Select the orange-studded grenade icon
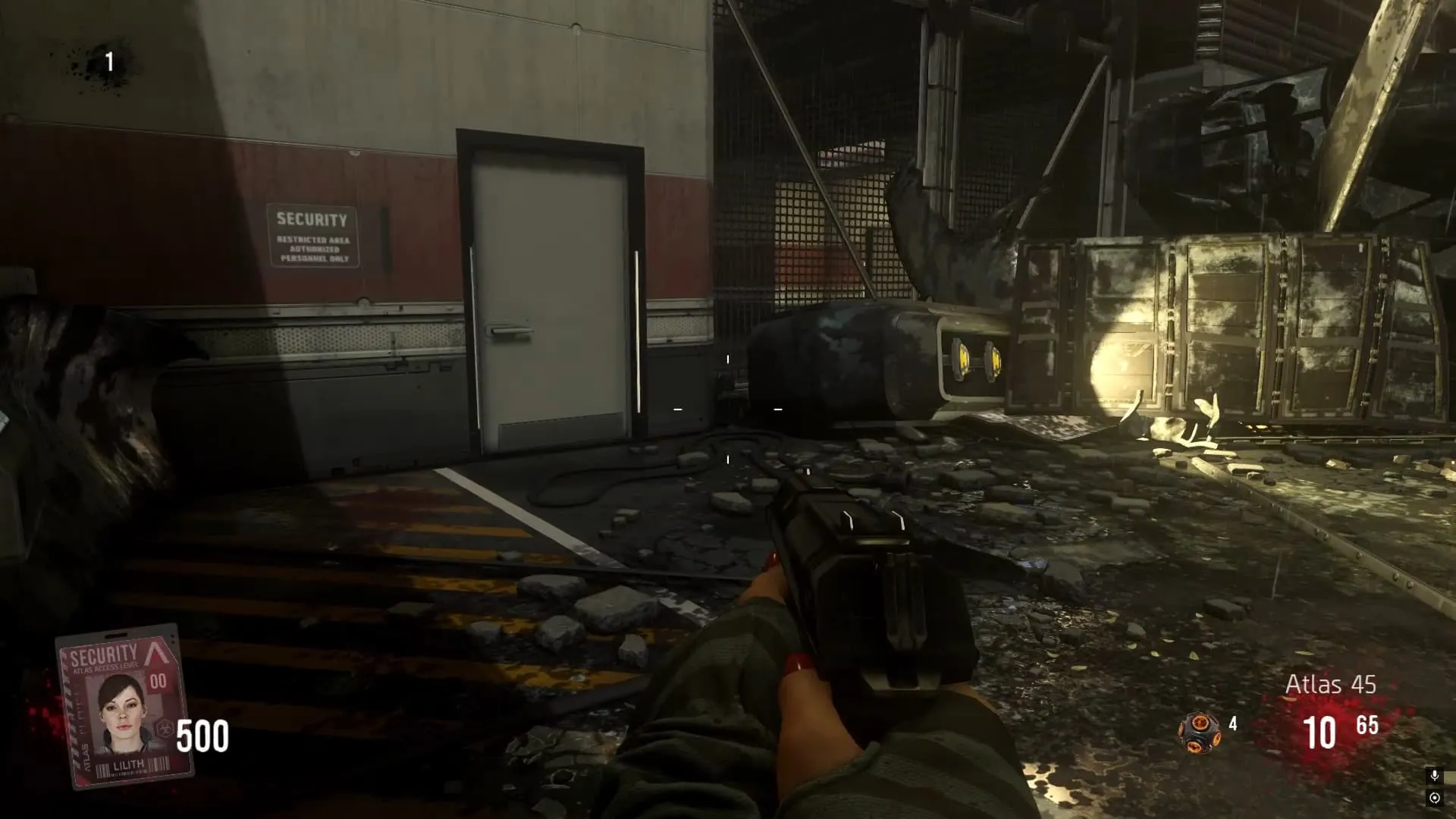 point(1198,733)
